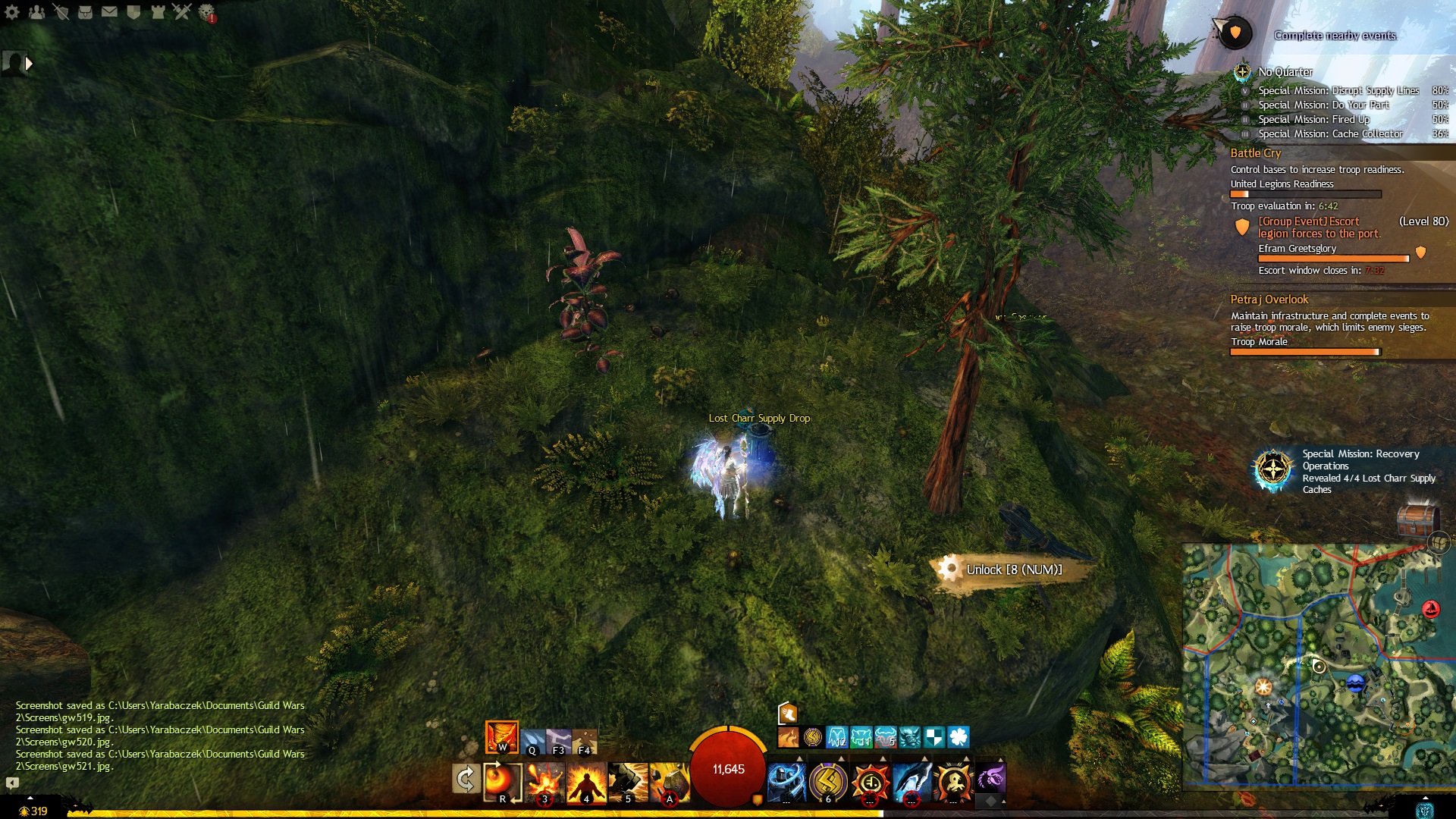Open the Black Lion trading post icon
Image resolution: width=1456 pixels, height=819 pixels.
coord(206,12)
